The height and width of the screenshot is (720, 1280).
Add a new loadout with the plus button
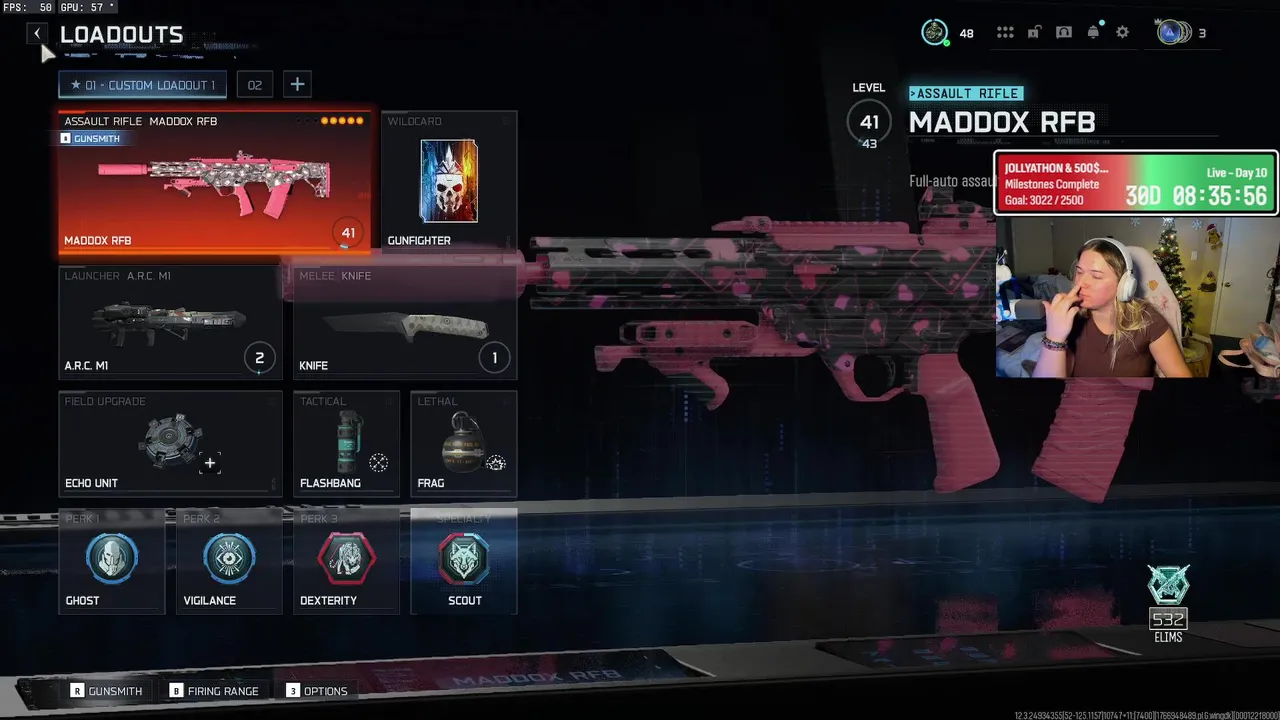tap(297, 85)
